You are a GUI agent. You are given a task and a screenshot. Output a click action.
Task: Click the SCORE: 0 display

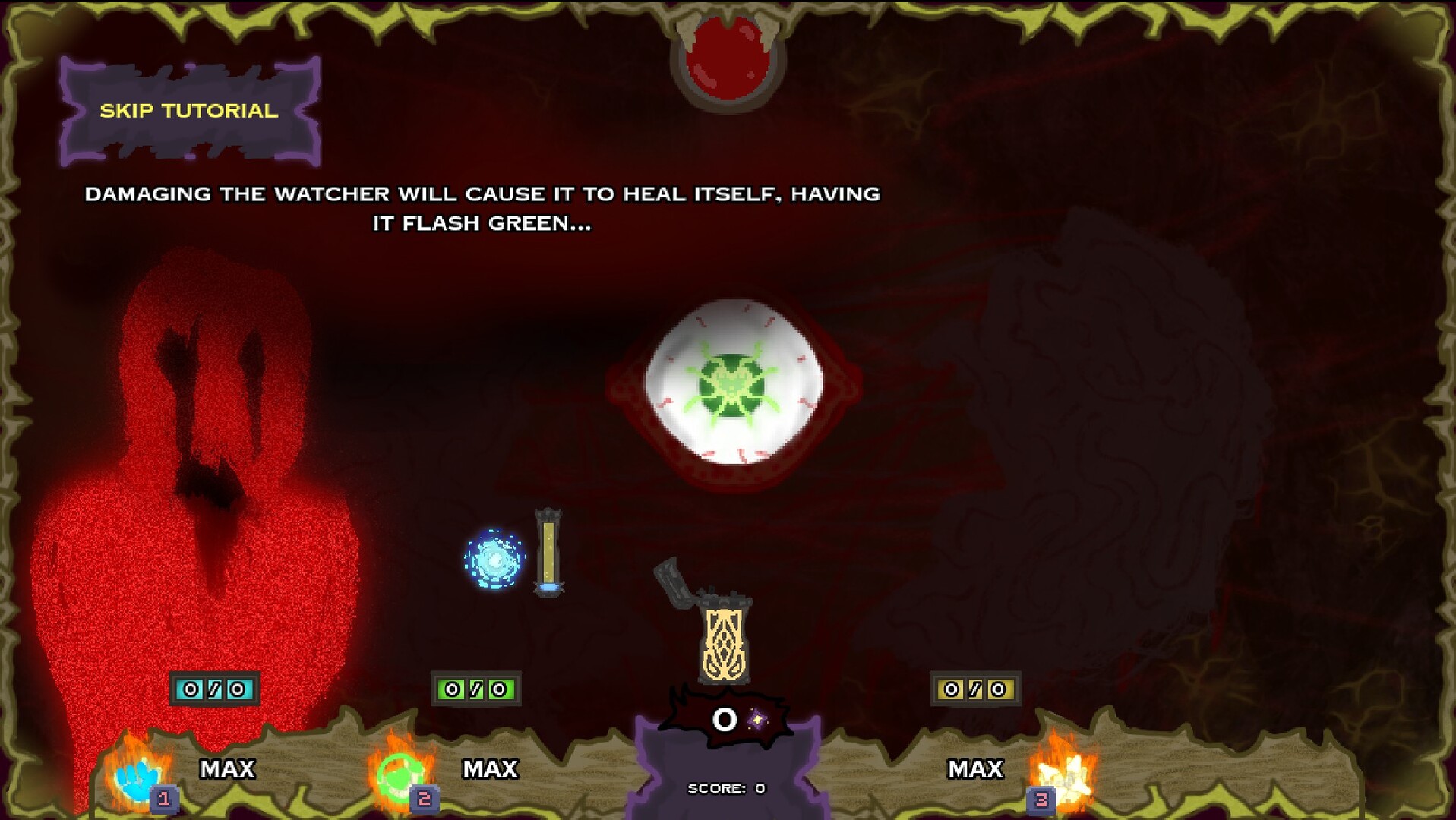click(724, 787)
